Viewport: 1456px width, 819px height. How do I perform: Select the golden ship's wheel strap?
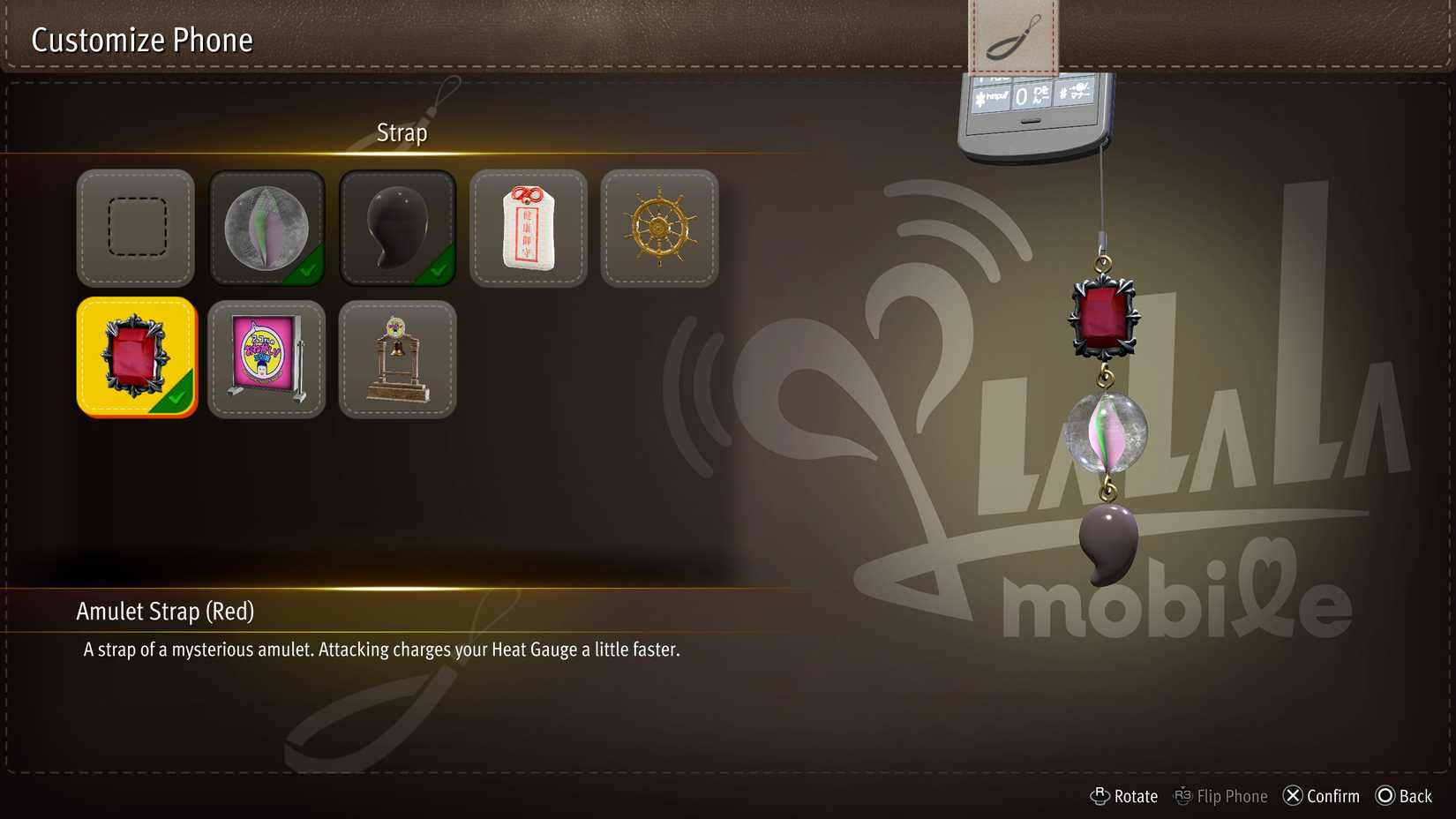click(659, 228)
